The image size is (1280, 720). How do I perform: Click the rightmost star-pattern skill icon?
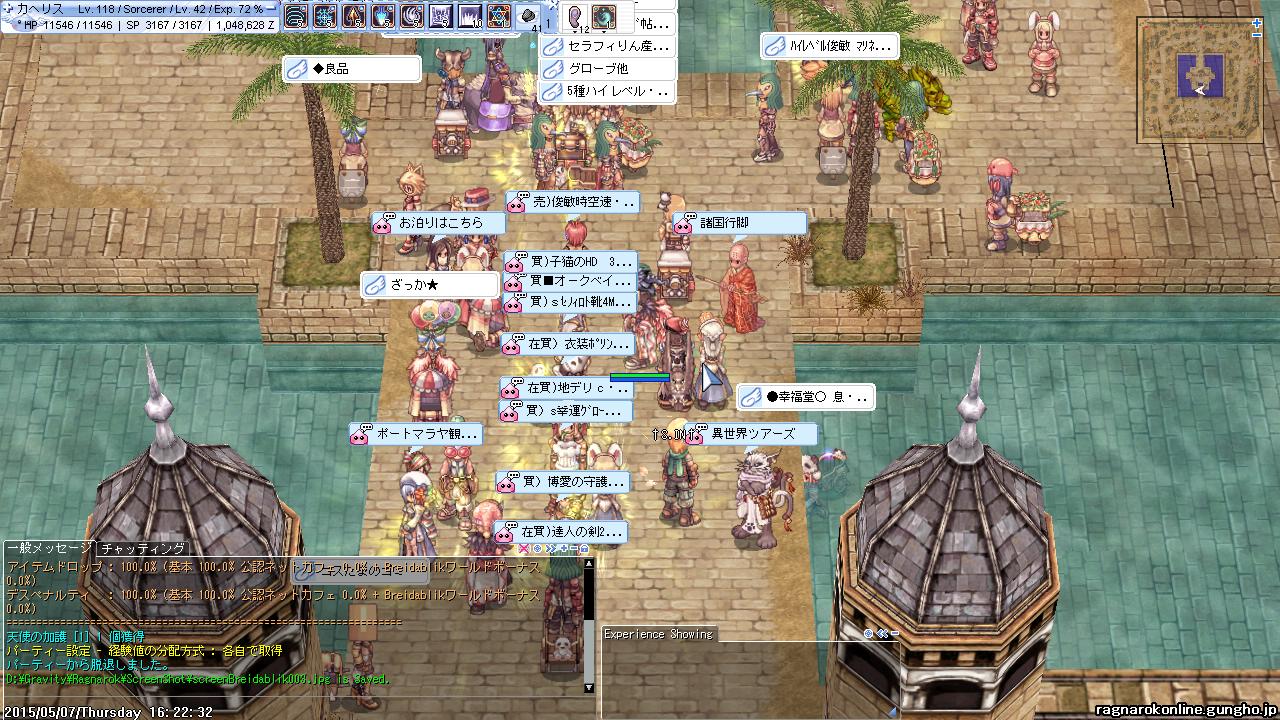[498, 17]
